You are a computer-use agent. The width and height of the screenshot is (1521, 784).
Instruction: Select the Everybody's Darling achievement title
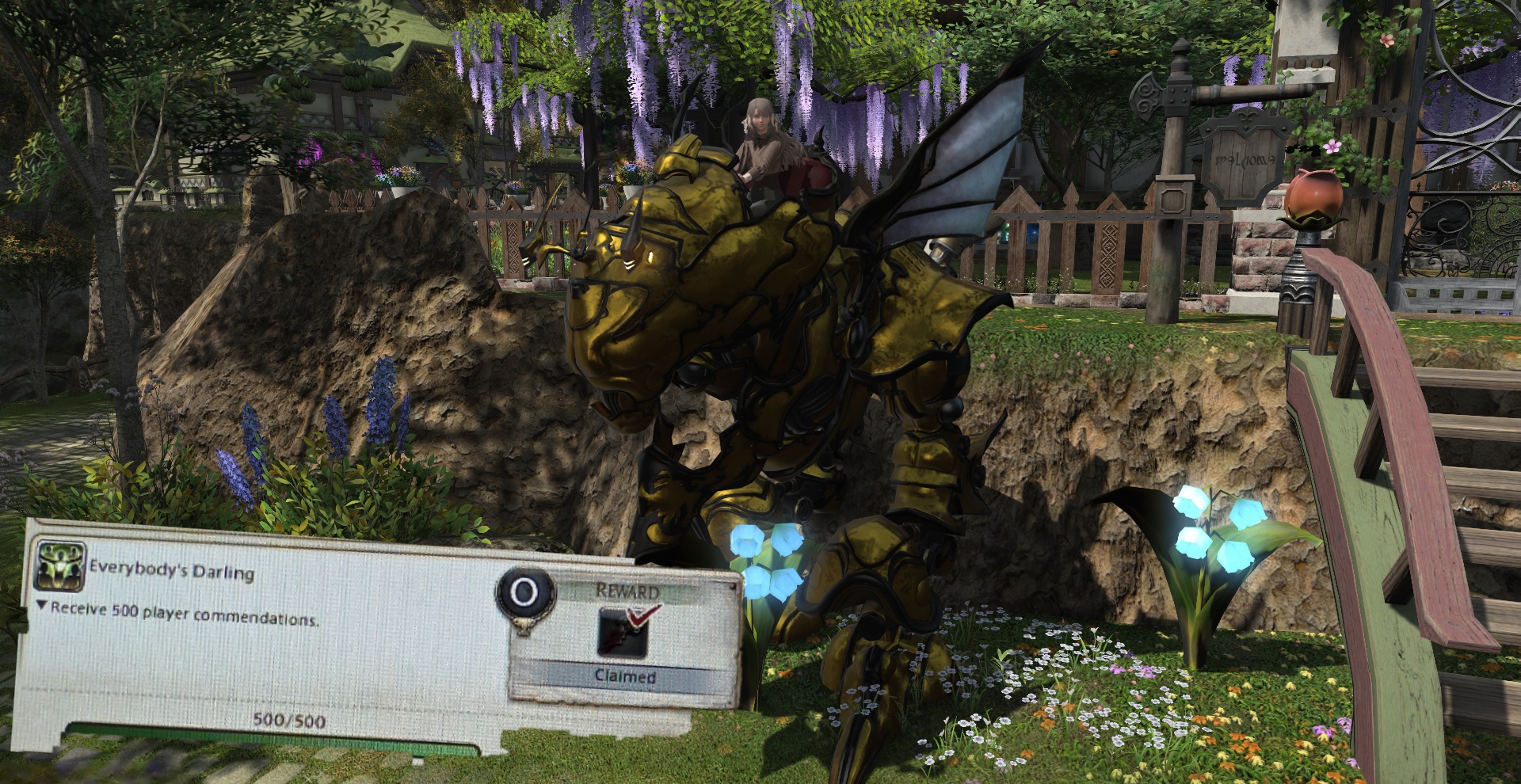coord(172,570)
